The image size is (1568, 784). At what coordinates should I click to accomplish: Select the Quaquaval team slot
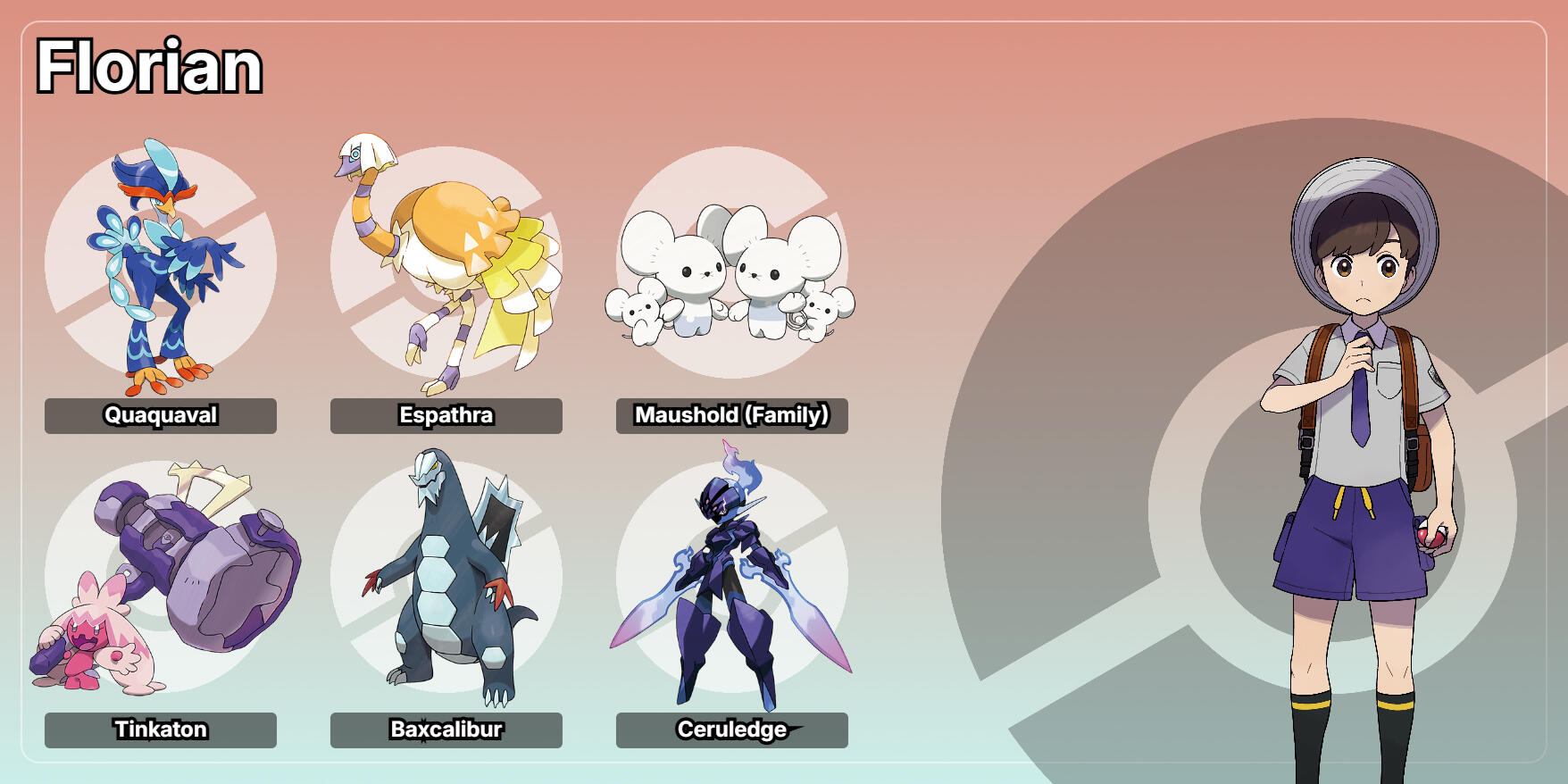161,268
